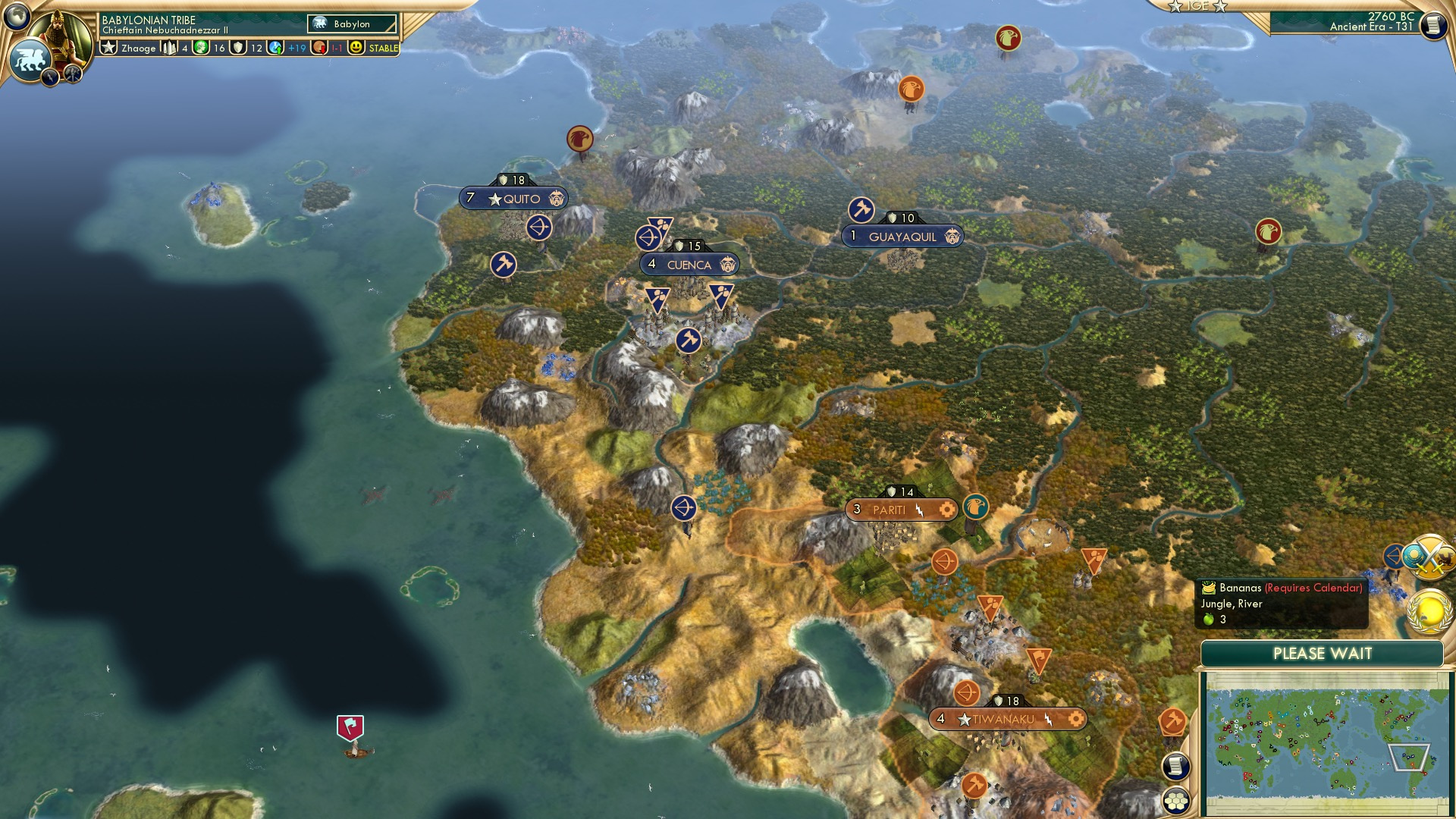
Task: Select the archer unit icon near Quito
Action: pyautogui.click(x=541, y=227)
